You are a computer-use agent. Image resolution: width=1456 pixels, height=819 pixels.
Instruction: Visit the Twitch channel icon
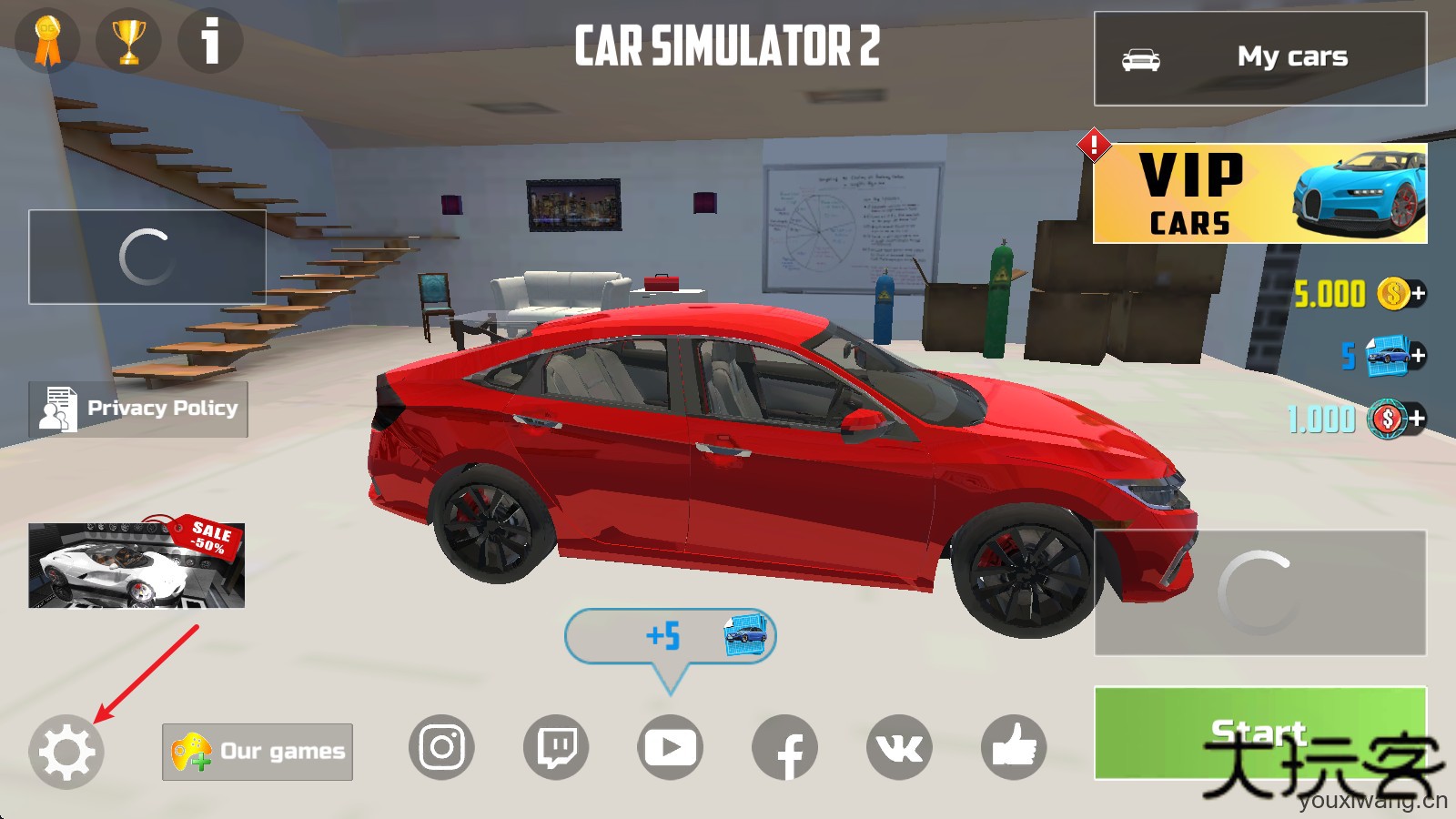pos(556,748)
